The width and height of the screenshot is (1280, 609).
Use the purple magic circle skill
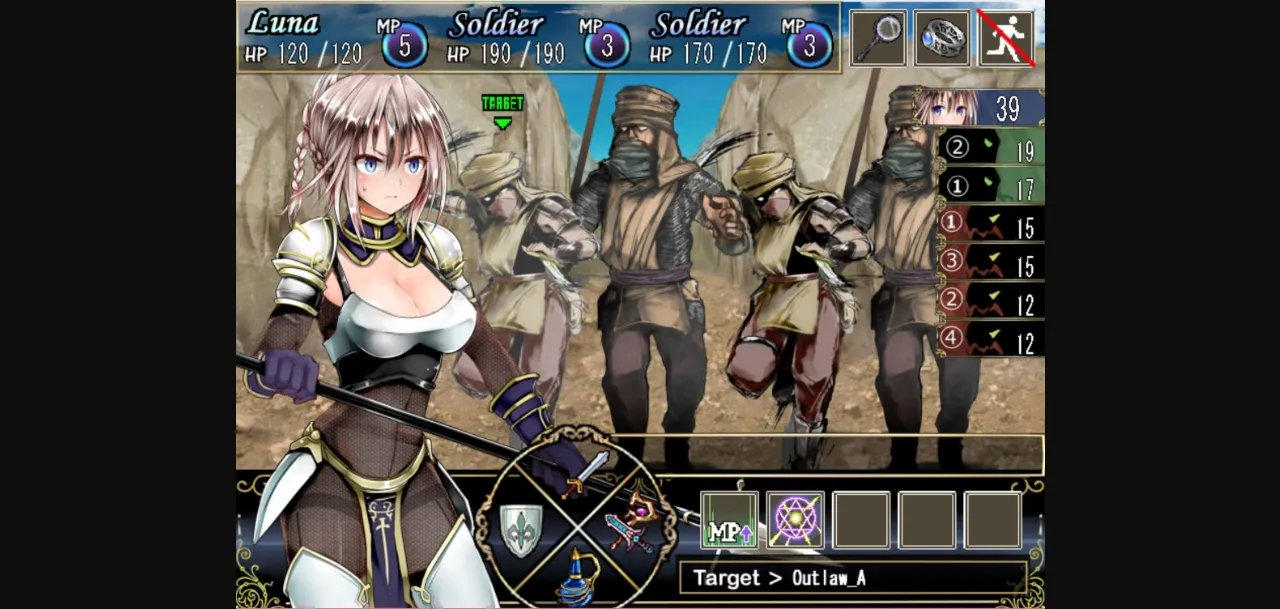[x=795, y=521]
